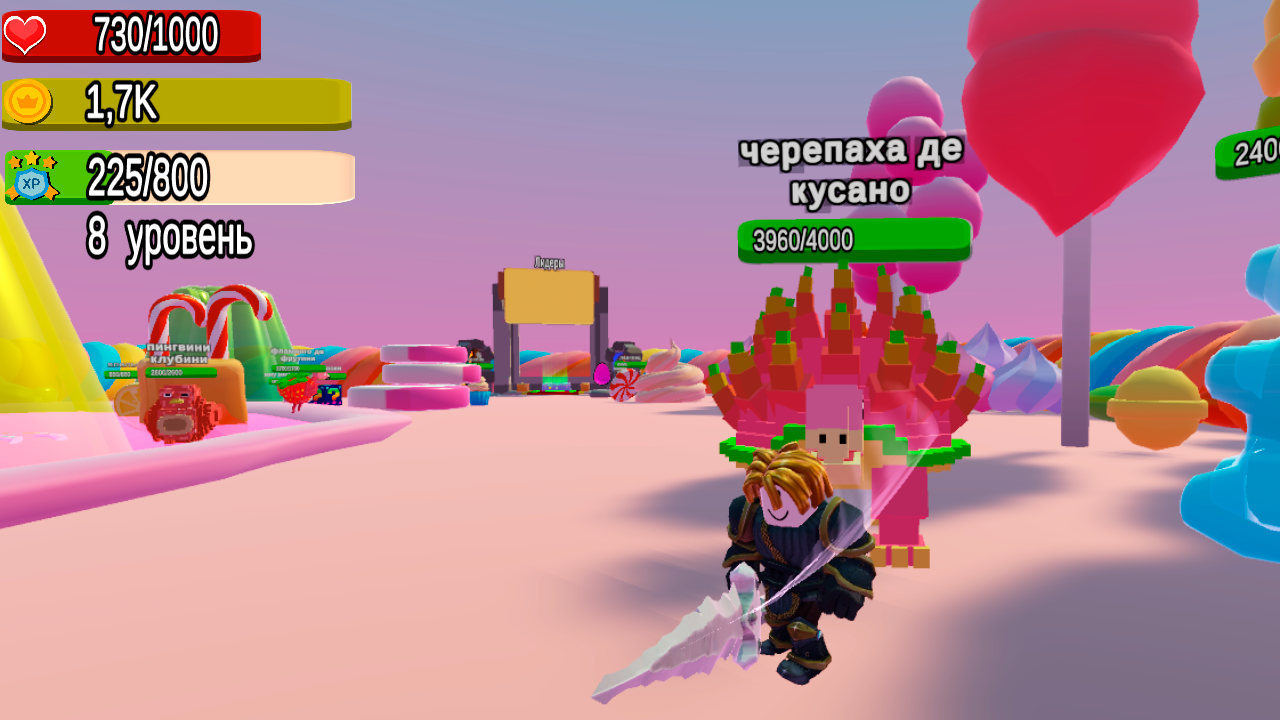The height and width of the screenshot is (720, 1280).
Task: Click the peppermint swirl candy by the gate
Action: [x=625, y=387]
